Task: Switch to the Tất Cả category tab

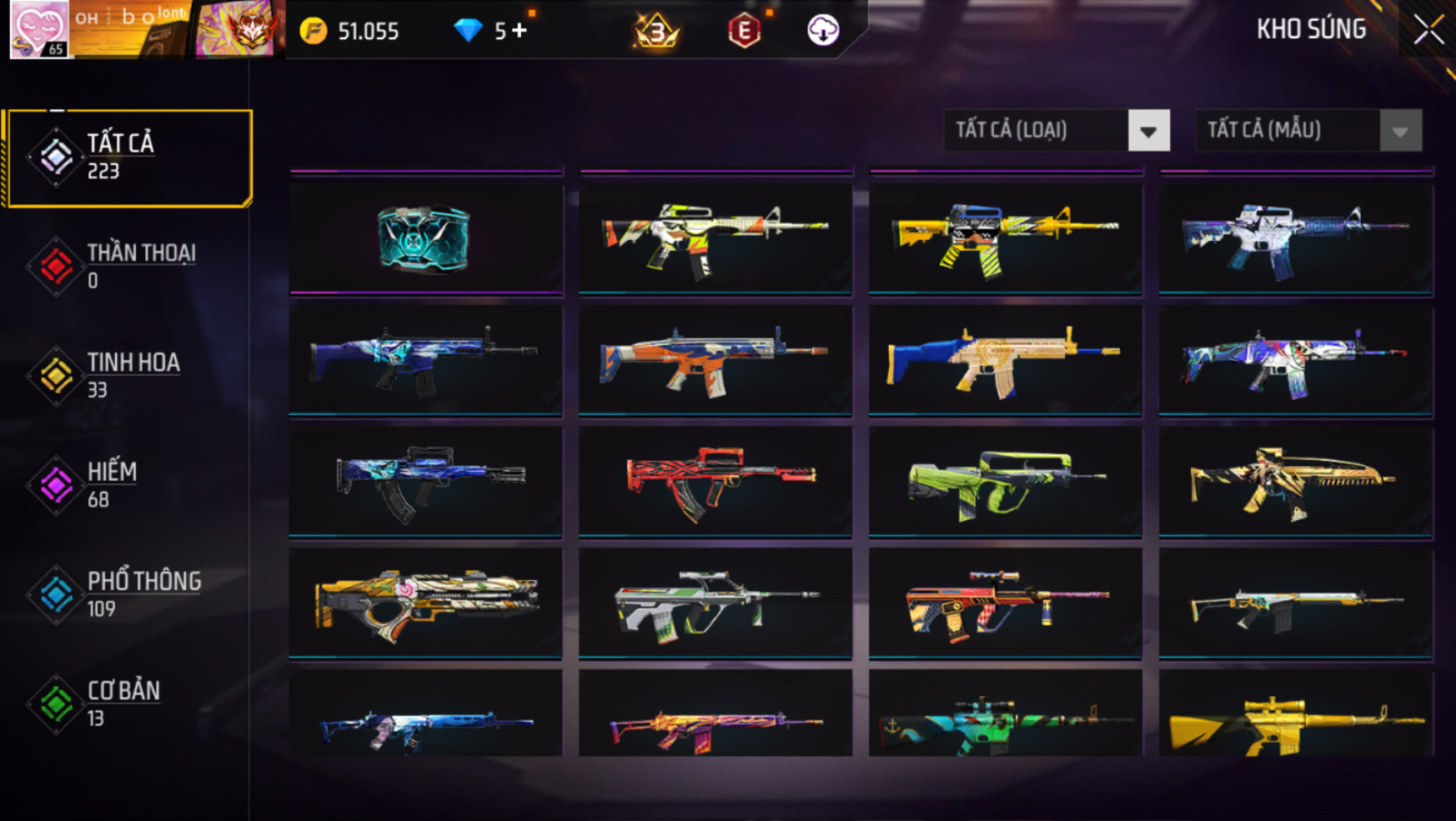Action: coord(129,158)
